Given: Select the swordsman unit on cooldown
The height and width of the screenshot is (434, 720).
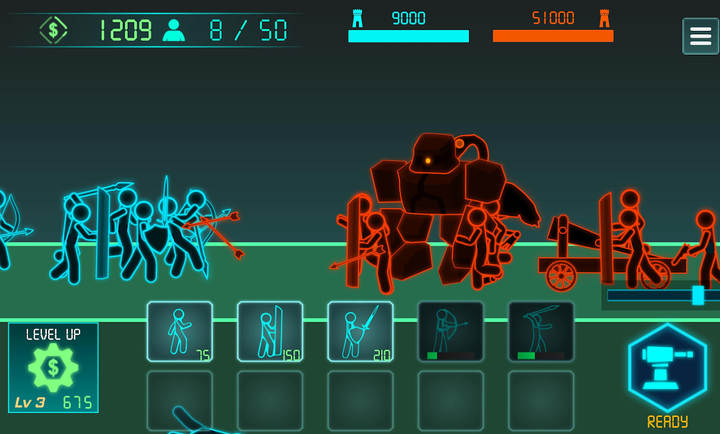Looking at the screenshot, I should [x=541, y=331].
